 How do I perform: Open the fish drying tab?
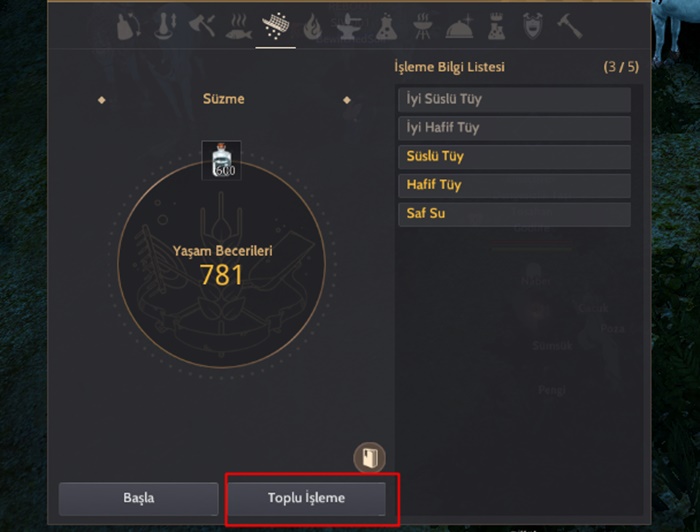[238, 27]
